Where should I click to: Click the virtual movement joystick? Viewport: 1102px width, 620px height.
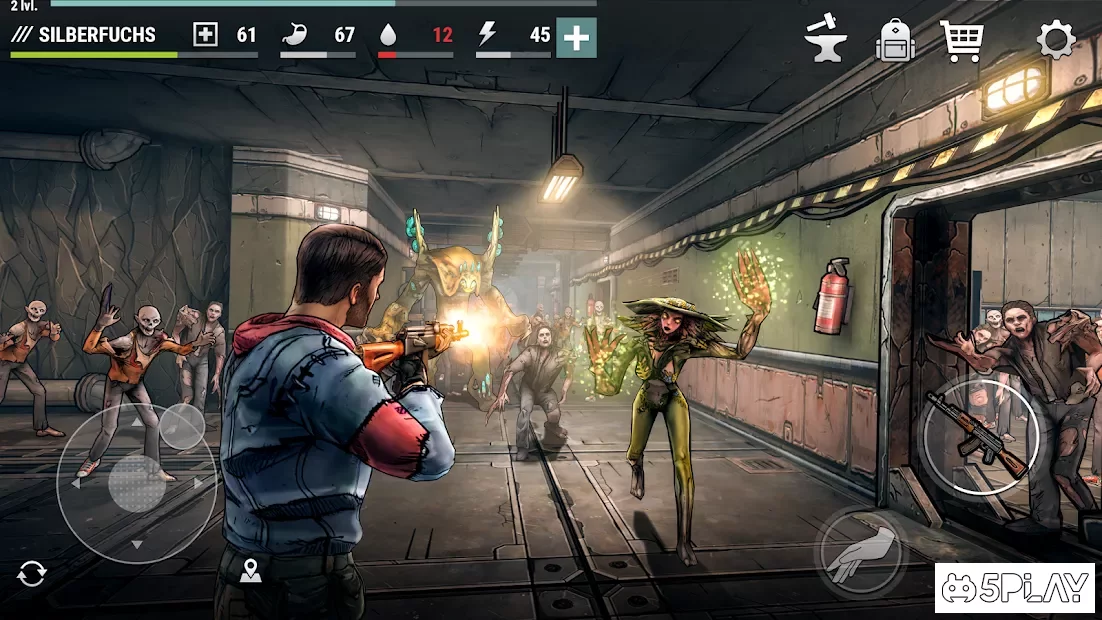click(137, 483)
